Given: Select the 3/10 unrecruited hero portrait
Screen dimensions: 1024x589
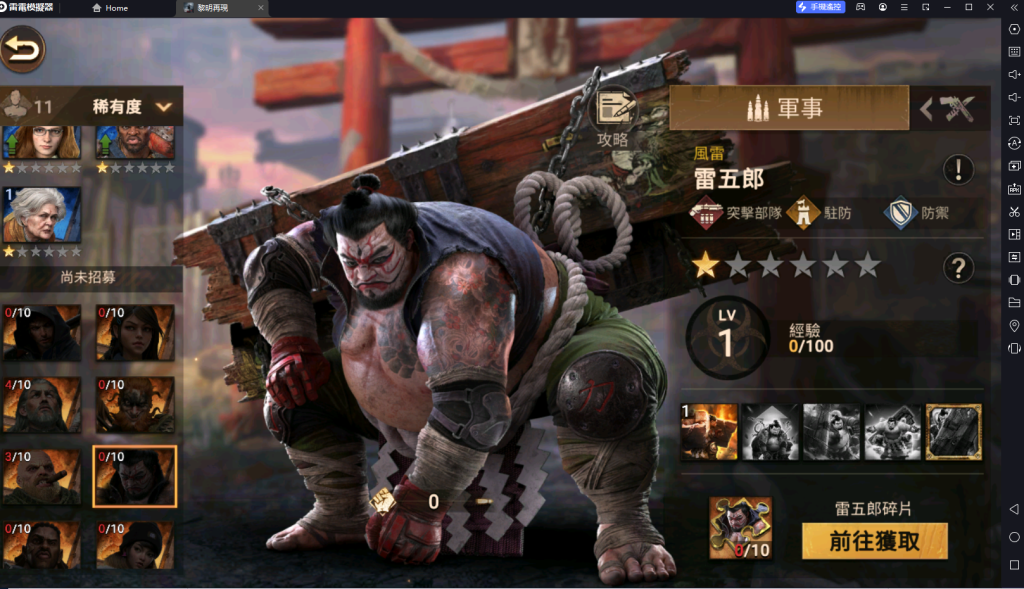Looking at the screenshot, I should pos(41,476).
